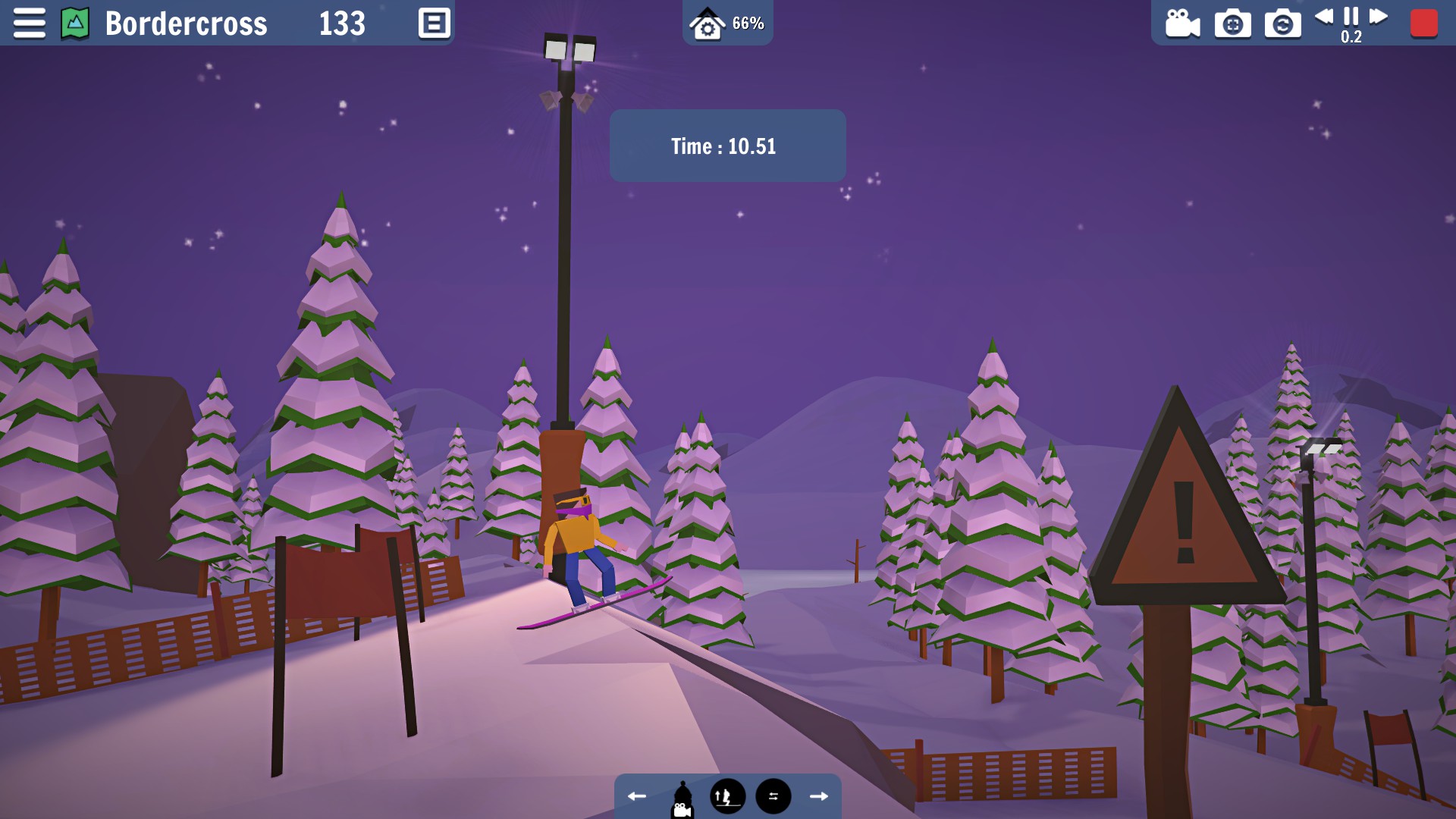Toggle the camera switch-direction icon
Viewport: 1456px width, 819px height.
(772, 795)
